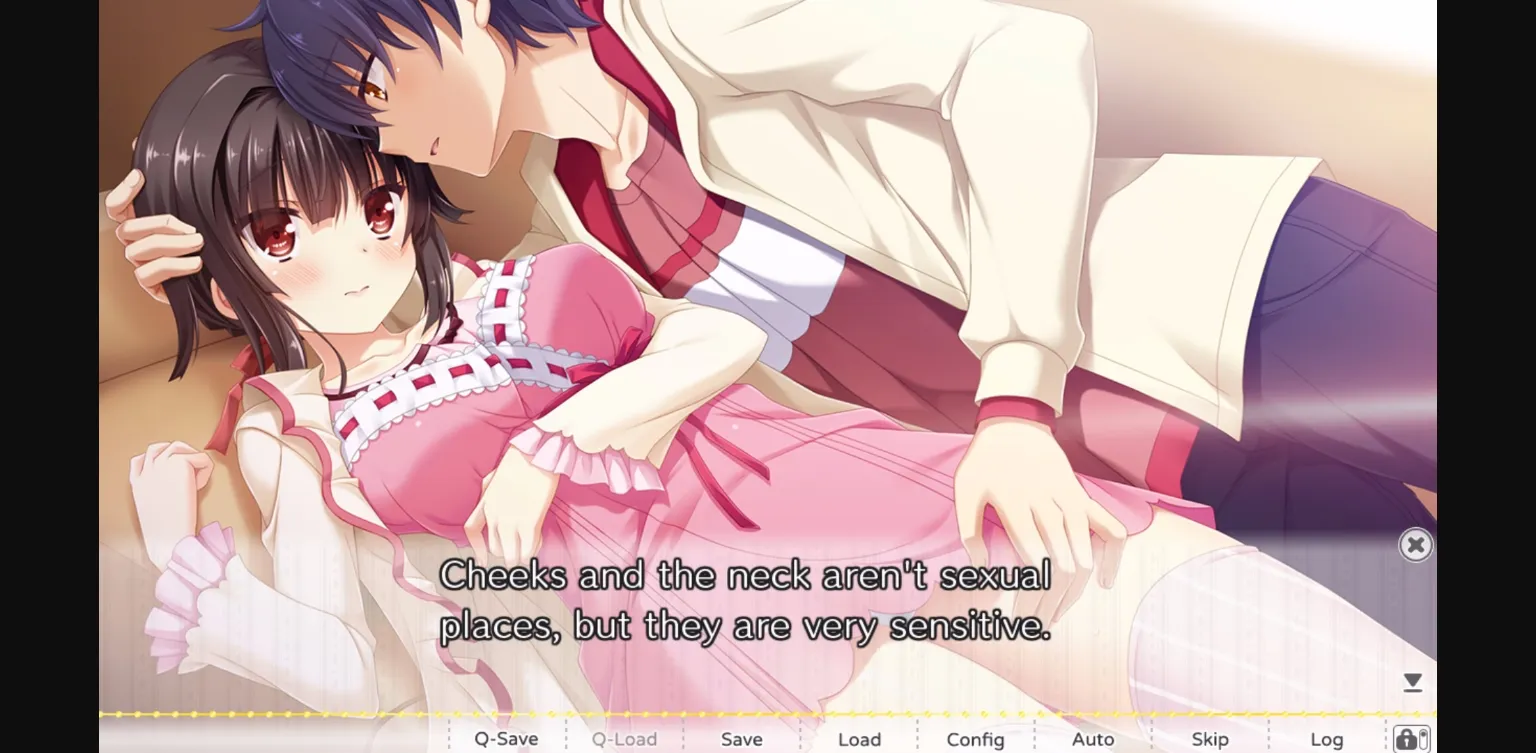Click the grayed-out Q-Load option
The width and height of the screenshot is (1536, 753).
coord(624,739)
